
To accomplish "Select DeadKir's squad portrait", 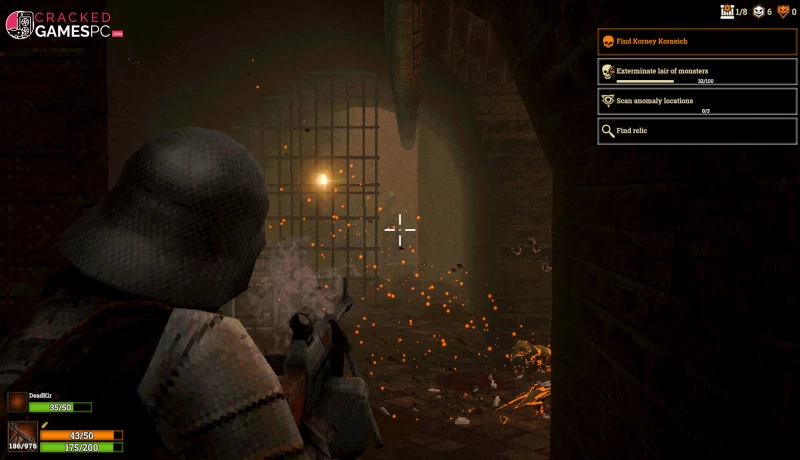I will pyautogui.click(x=17, y=402).
